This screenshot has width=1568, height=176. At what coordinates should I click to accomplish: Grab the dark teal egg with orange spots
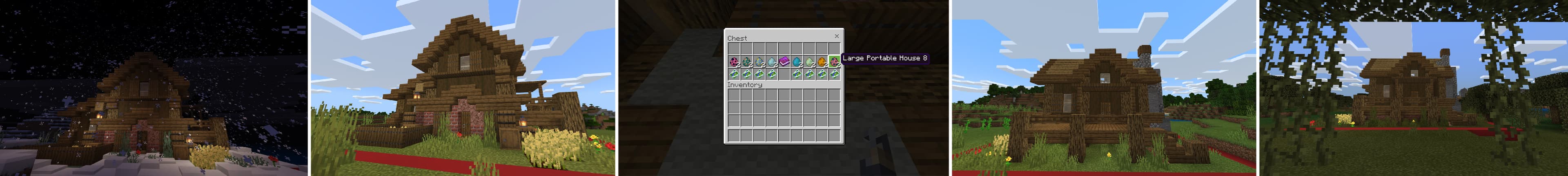click(747, 61)
